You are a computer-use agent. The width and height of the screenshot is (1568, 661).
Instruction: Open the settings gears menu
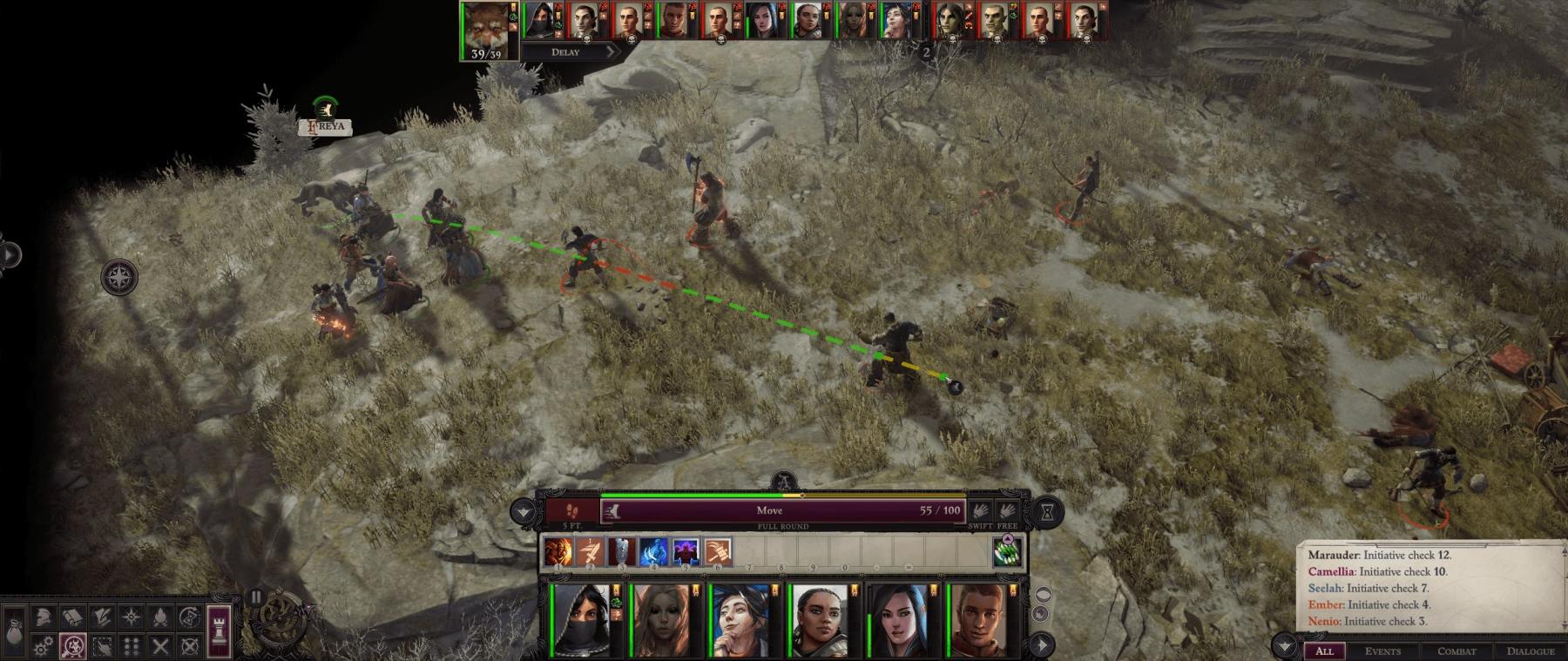43,646
